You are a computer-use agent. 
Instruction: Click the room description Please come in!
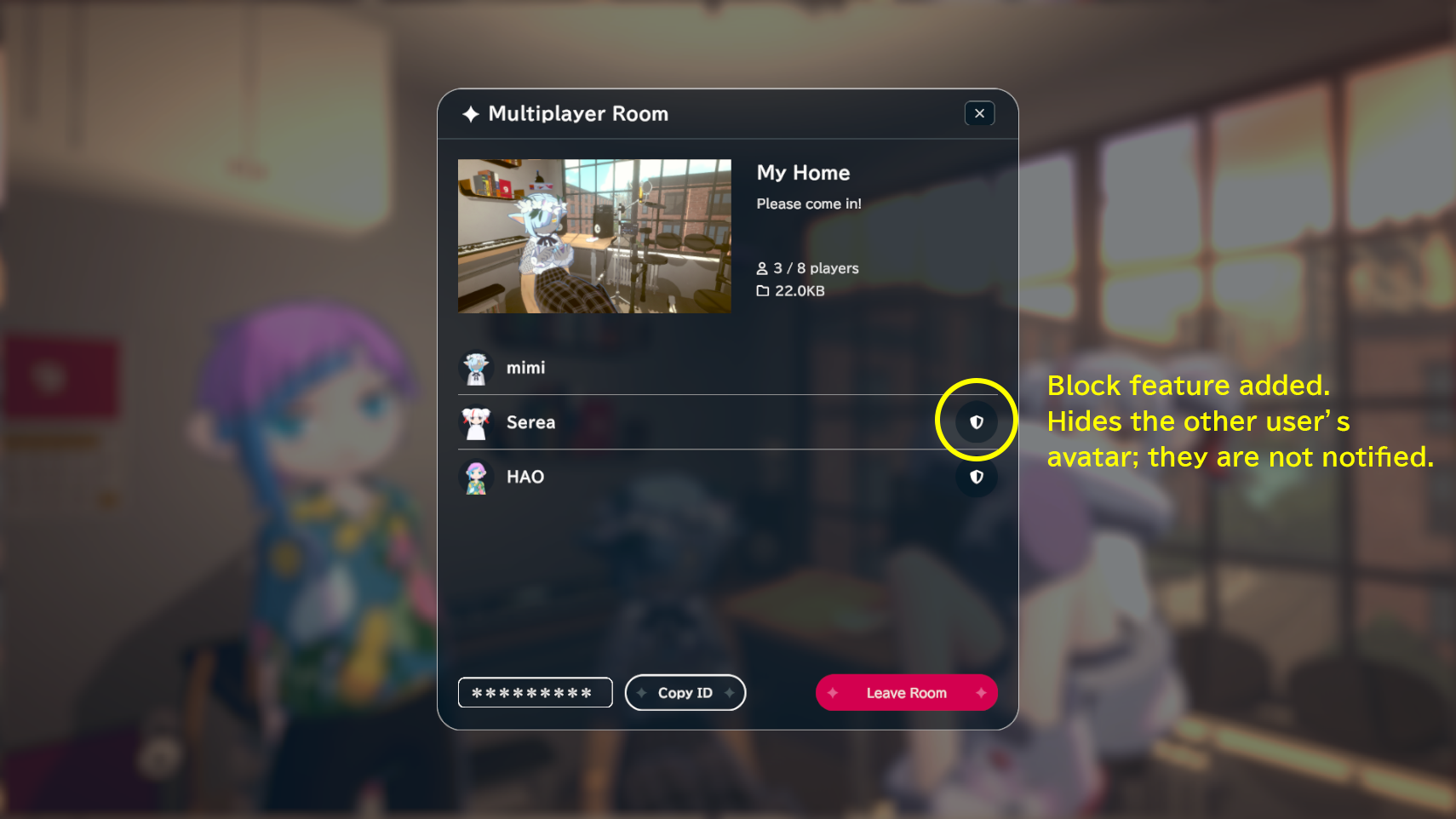[x=809, y=203]
